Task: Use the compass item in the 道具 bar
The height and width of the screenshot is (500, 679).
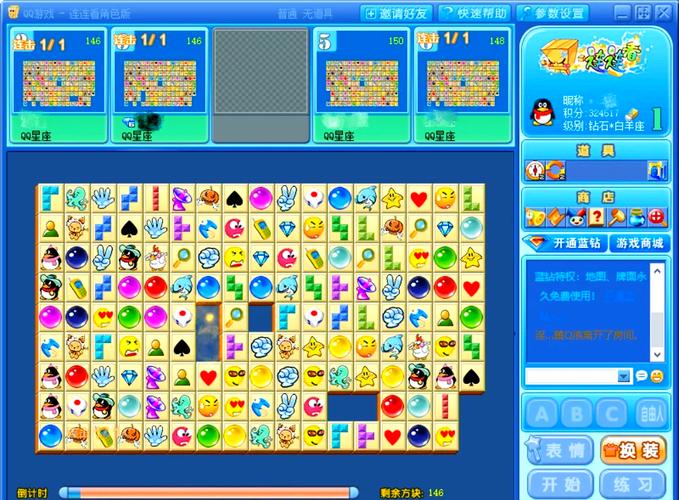Action: (x=533, y=171)
